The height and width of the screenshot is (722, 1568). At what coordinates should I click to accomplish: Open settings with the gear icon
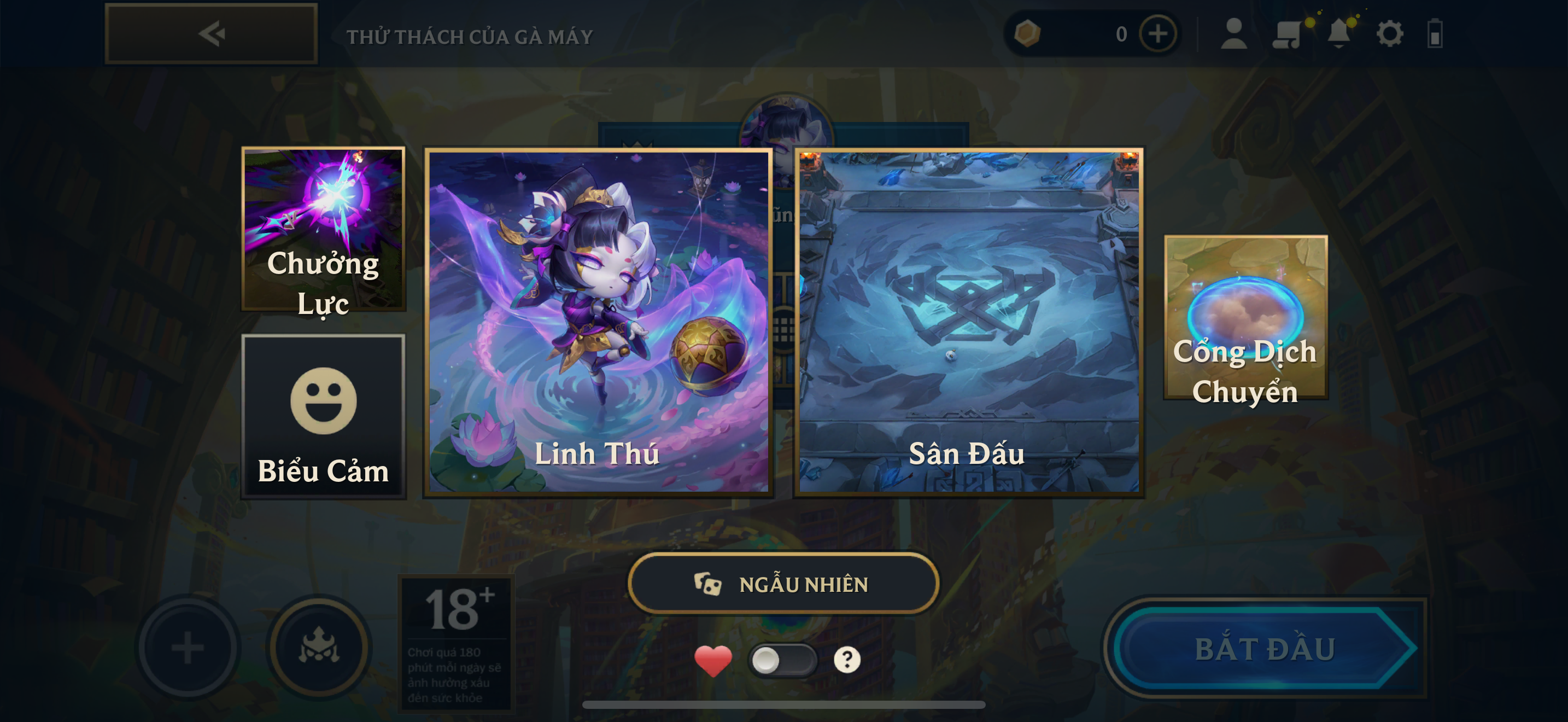click(1390, 34)
